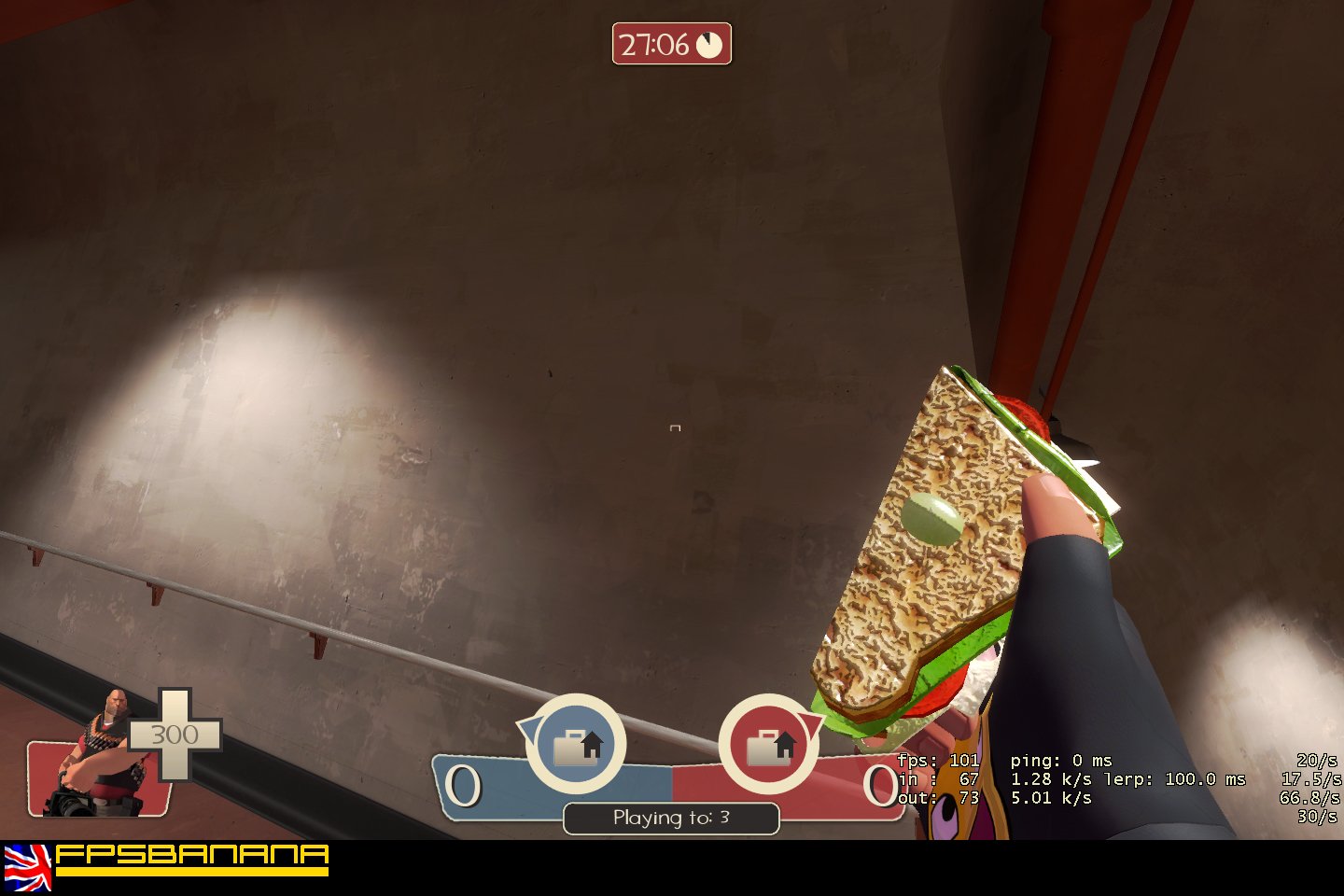
Task: Click the RED score reading 0
Action: (881, 784)
